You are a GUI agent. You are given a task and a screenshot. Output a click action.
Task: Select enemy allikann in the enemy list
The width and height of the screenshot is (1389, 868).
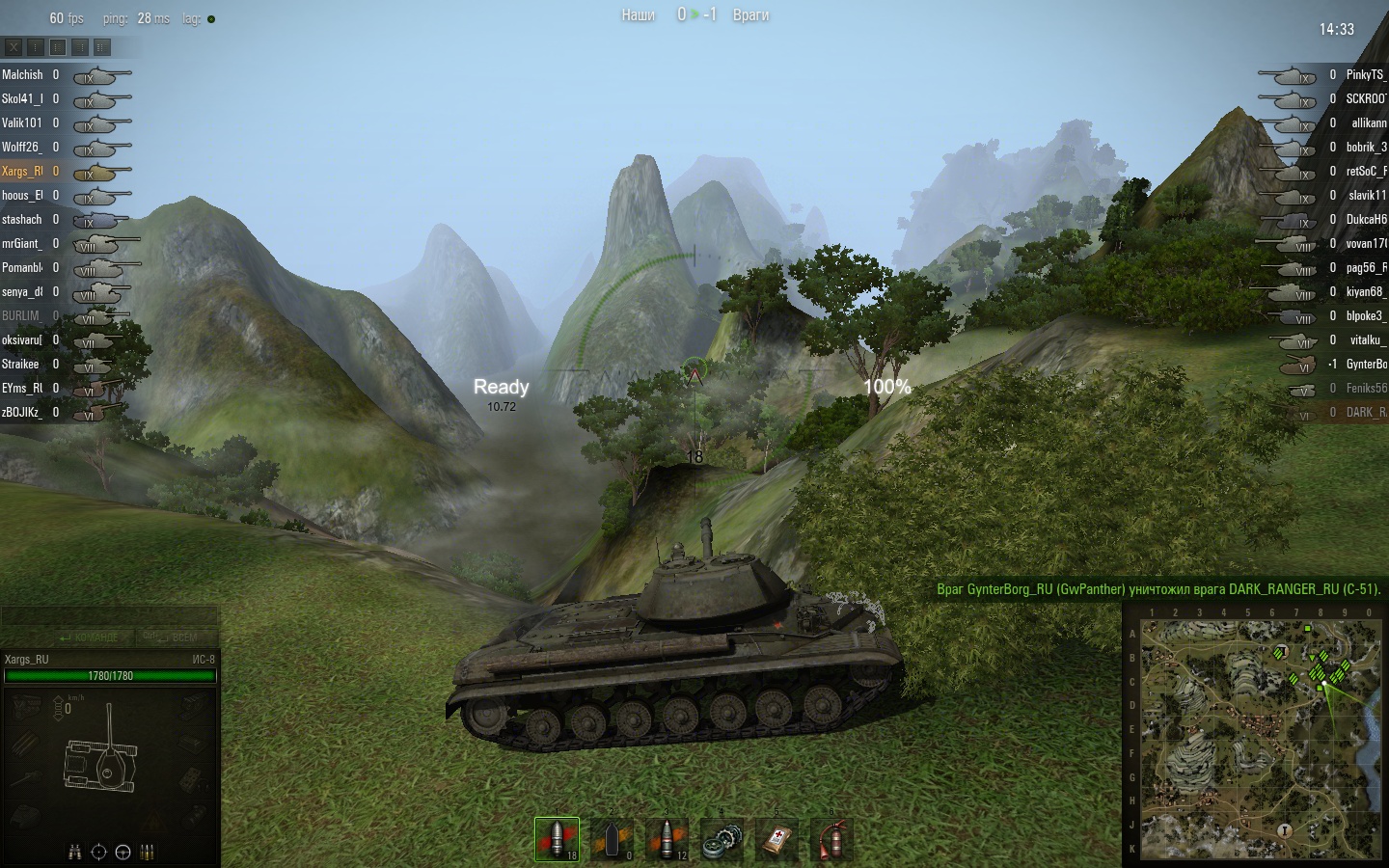coord(1368,122)
